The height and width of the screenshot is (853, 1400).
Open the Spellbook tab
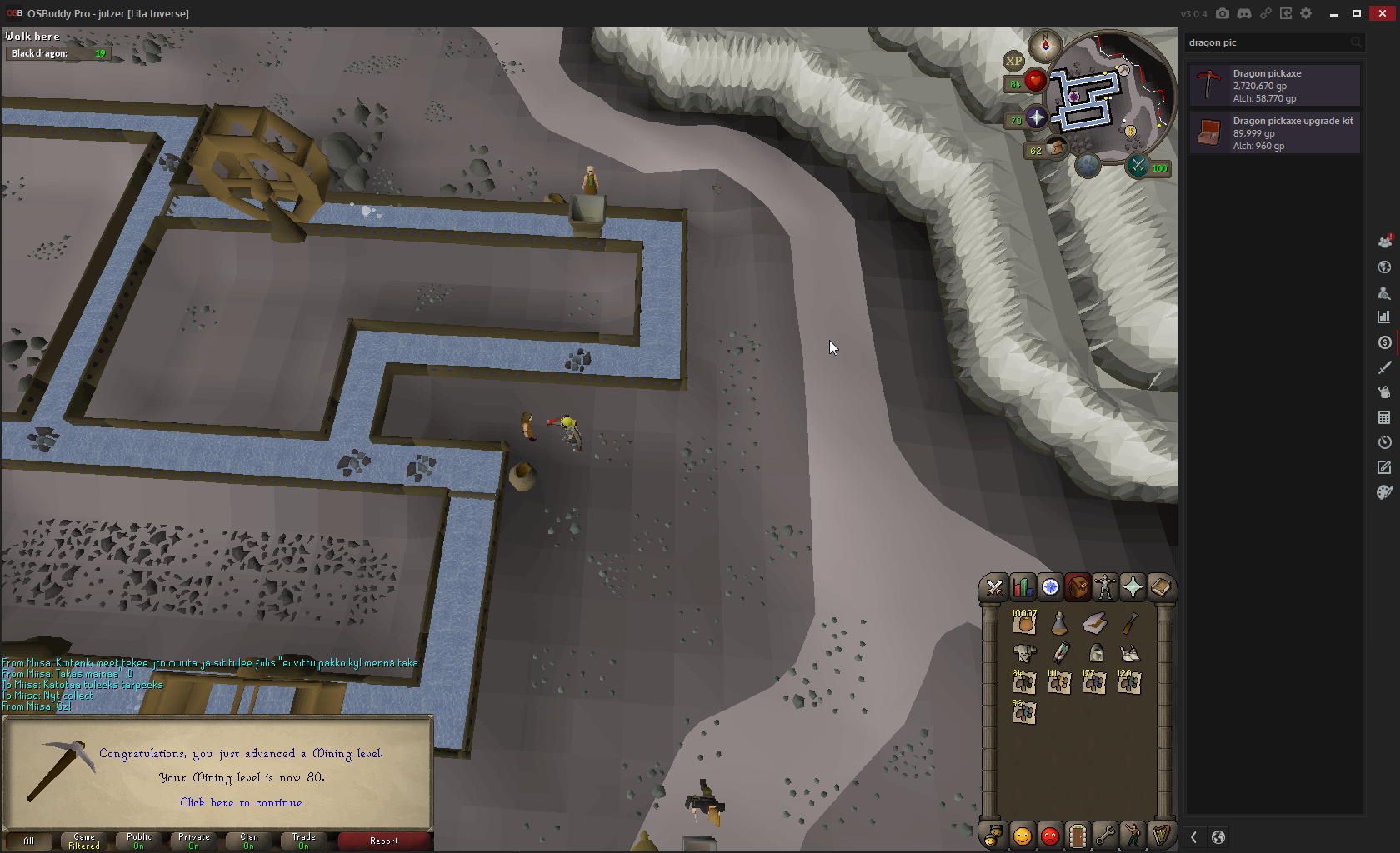[1160, 588]
